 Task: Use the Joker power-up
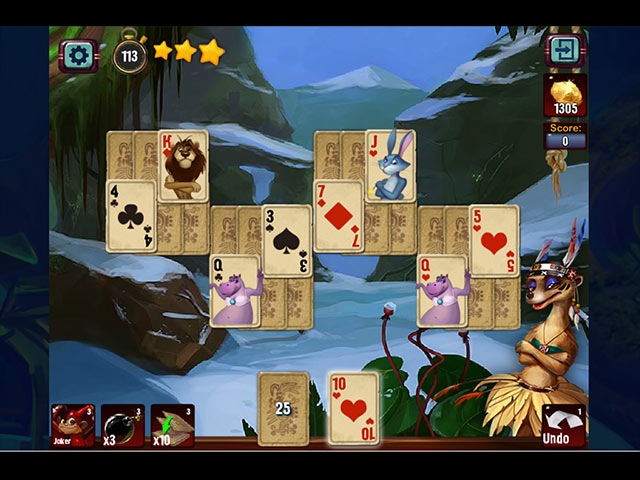73,425
